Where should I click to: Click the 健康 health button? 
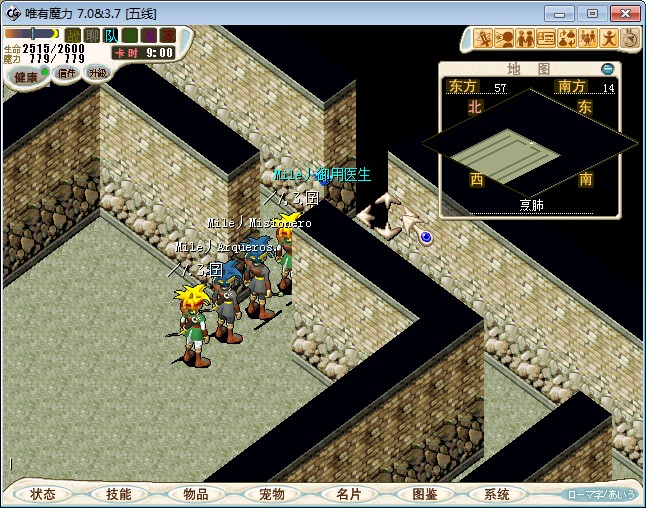tap(26, 77)
